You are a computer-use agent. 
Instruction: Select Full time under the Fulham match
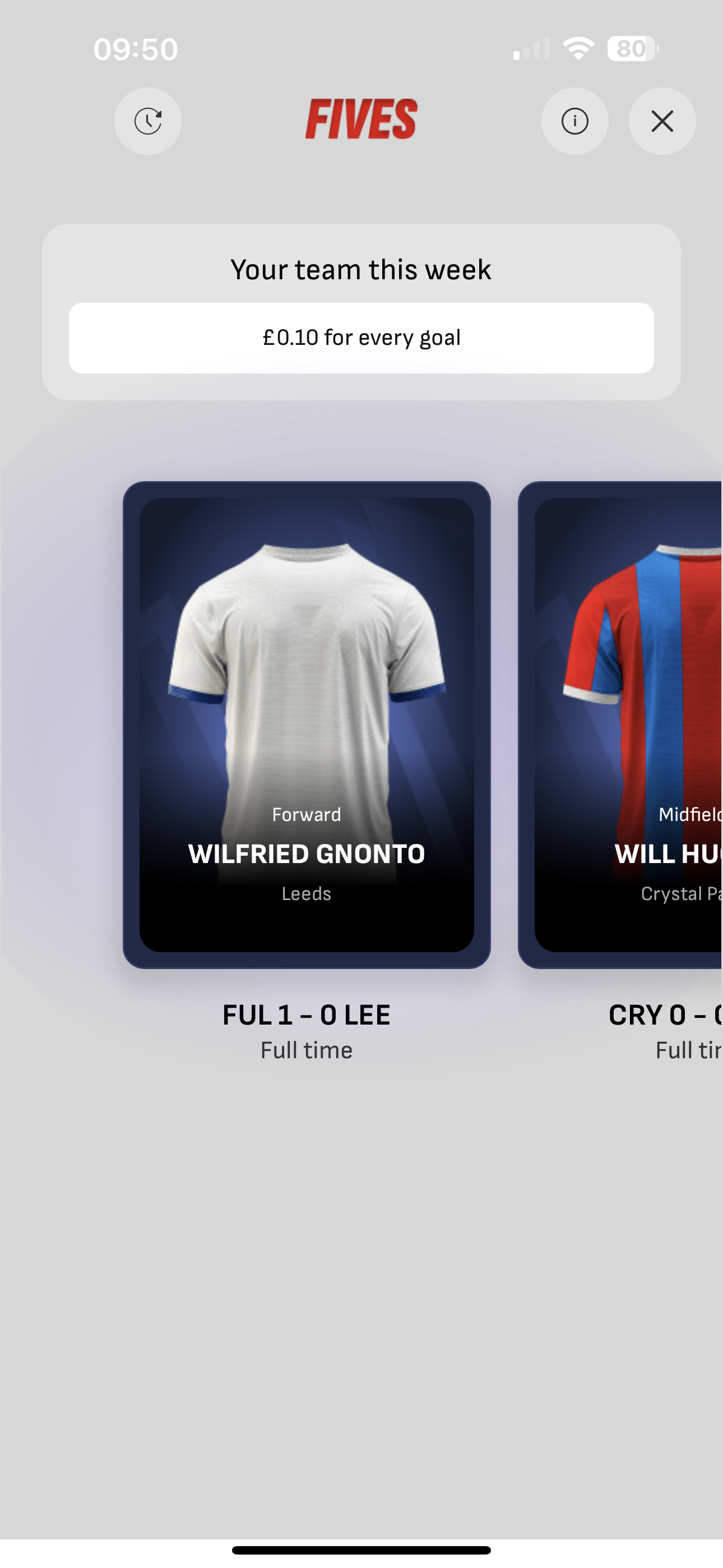click(x=306, y=1050)
